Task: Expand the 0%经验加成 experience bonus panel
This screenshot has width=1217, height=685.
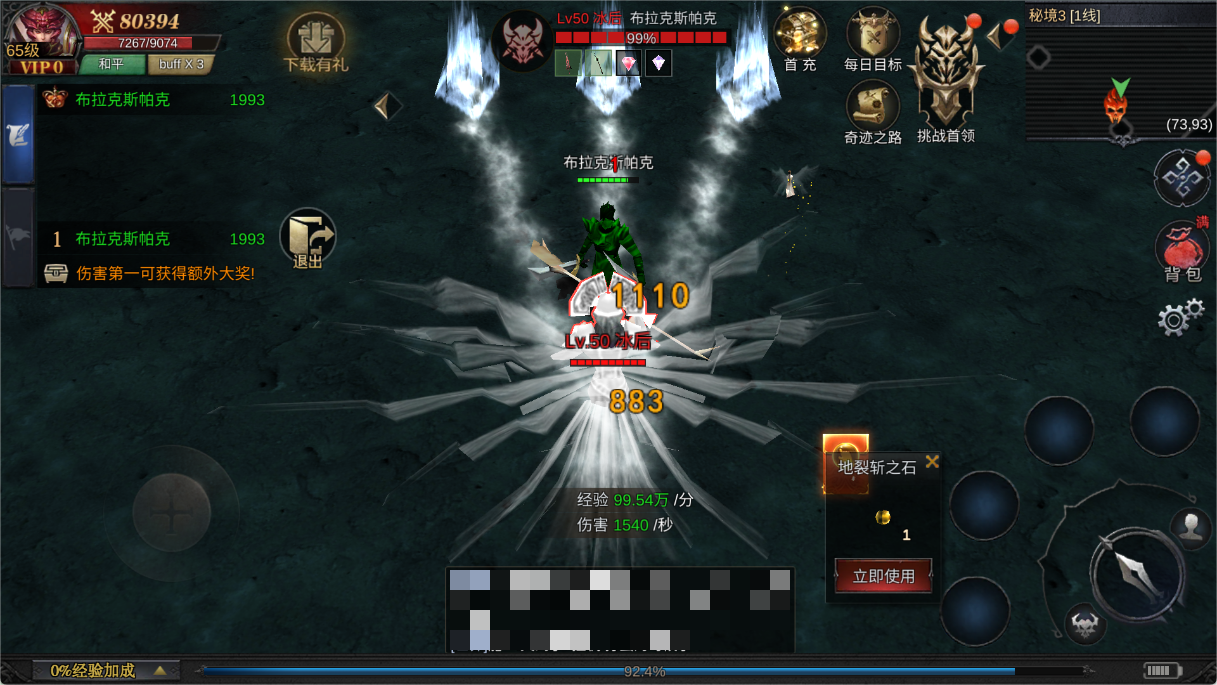Action: (x=105, y=671)
